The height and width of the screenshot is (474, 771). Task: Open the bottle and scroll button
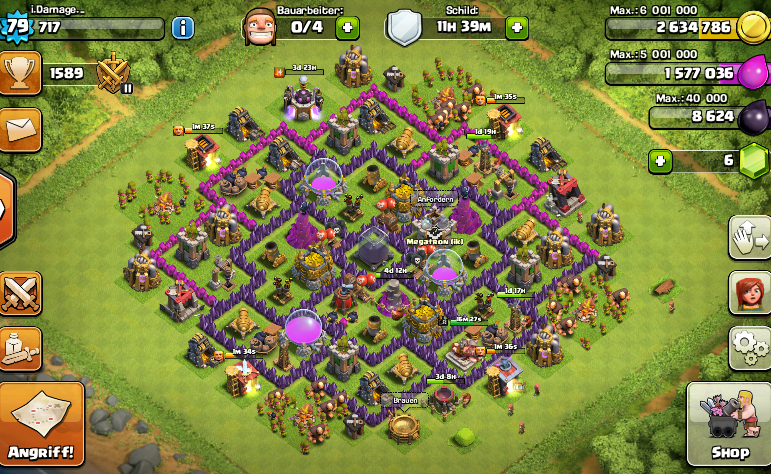pos(20,347)
